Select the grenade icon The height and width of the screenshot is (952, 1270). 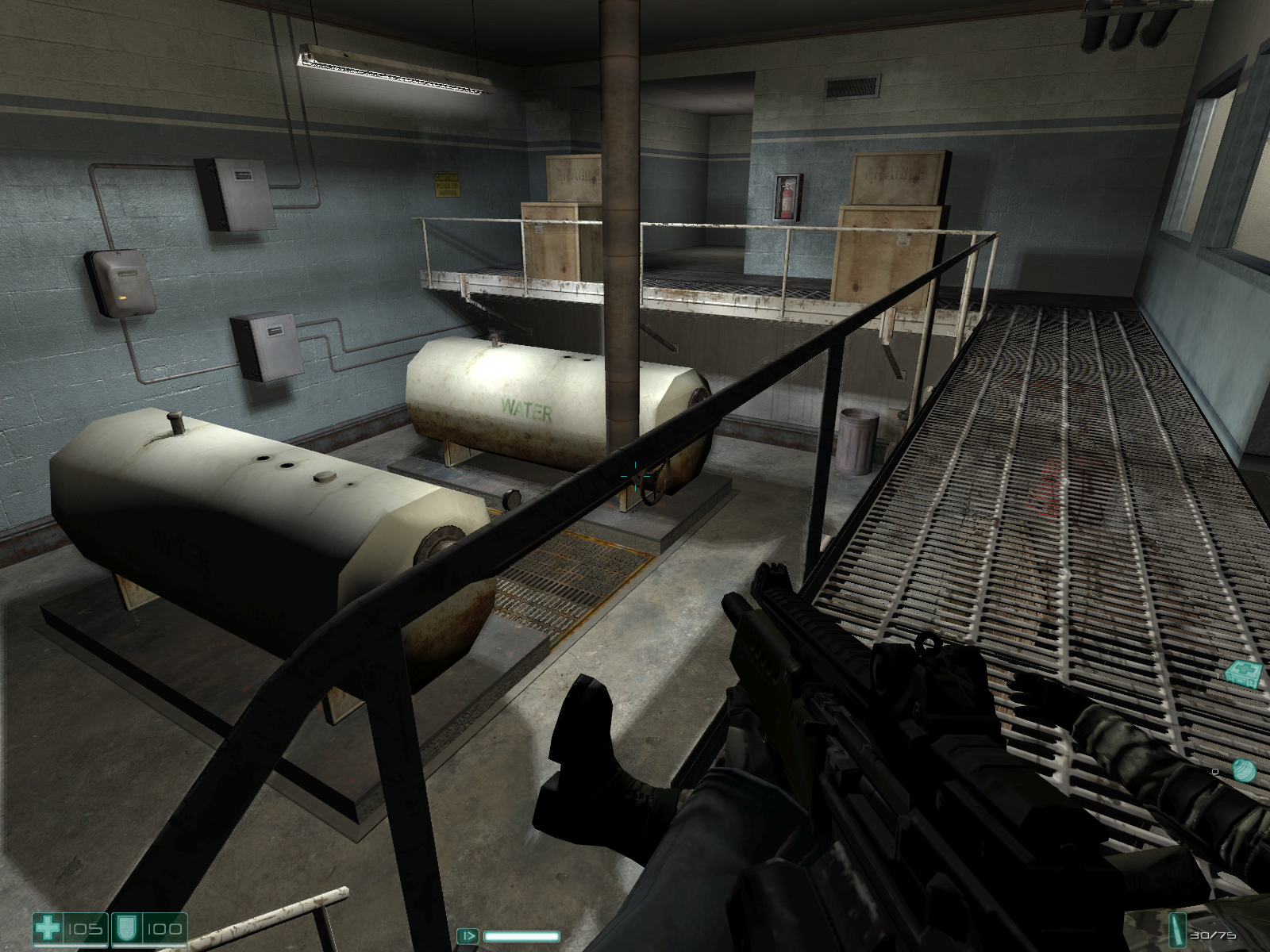click(x=1244, y=771)
